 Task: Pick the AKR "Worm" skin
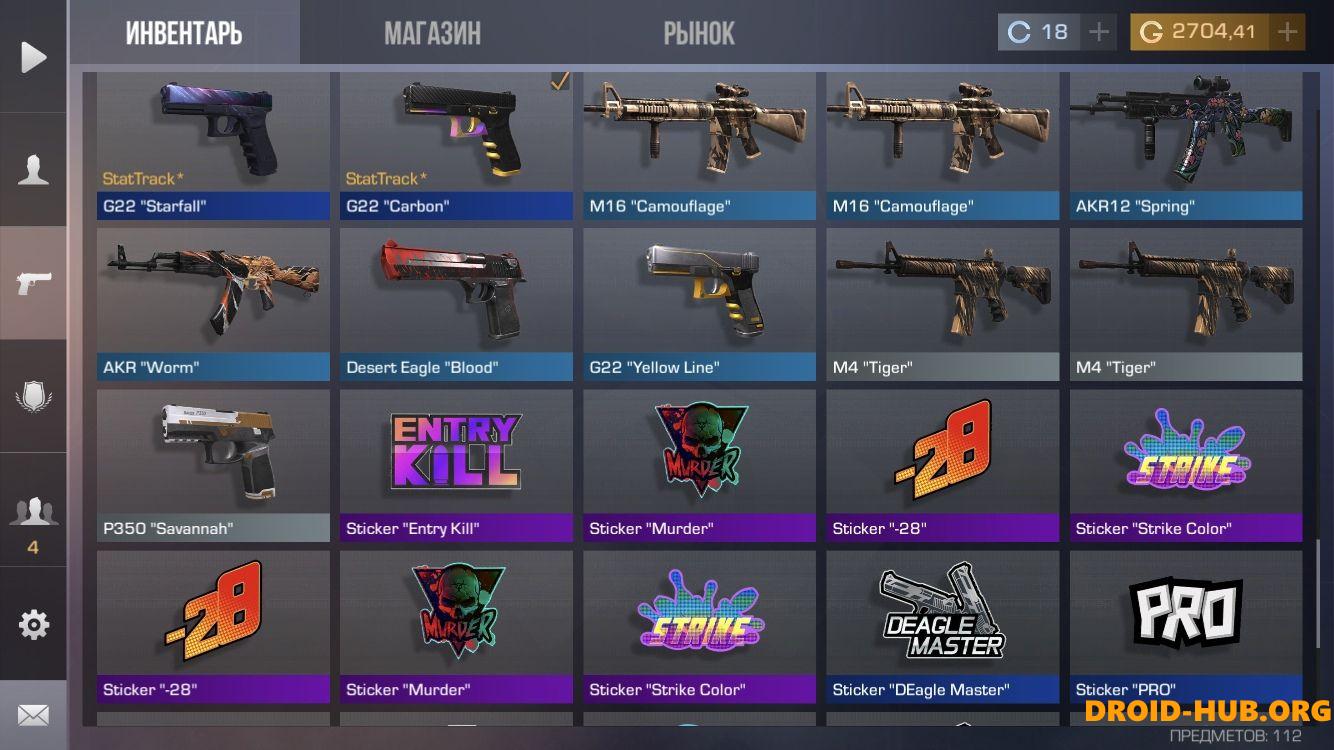point(213,304)
